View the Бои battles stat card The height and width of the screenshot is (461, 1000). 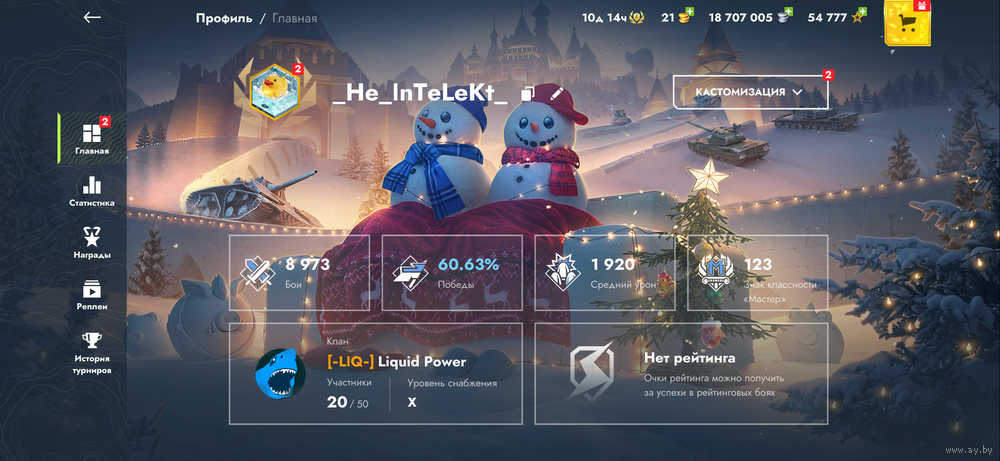point(299,272)
